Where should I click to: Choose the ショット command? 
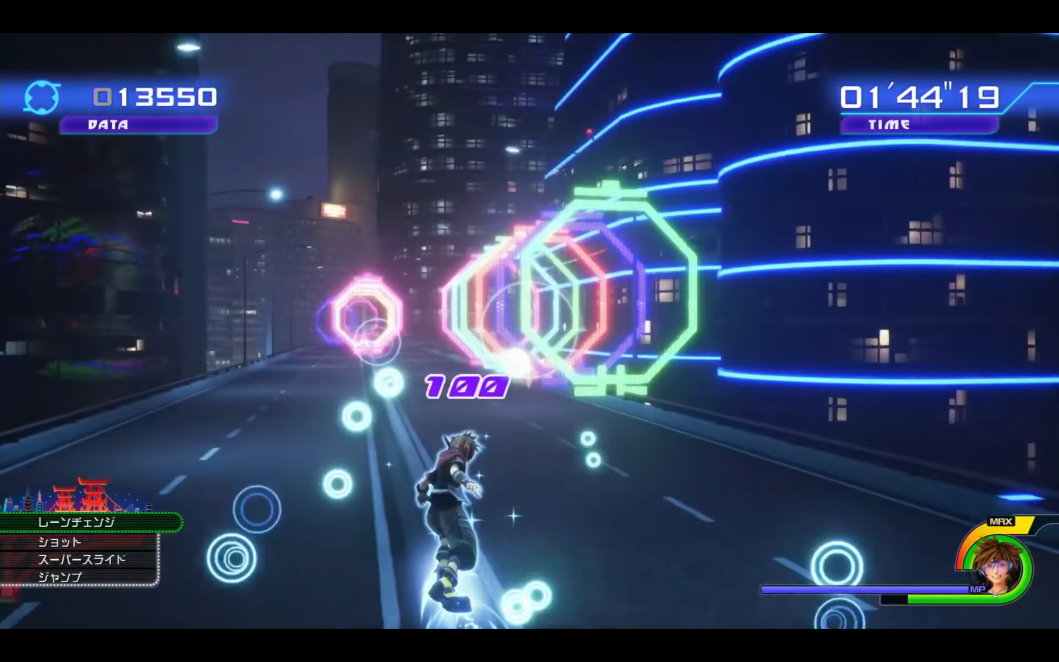(78, 541)
